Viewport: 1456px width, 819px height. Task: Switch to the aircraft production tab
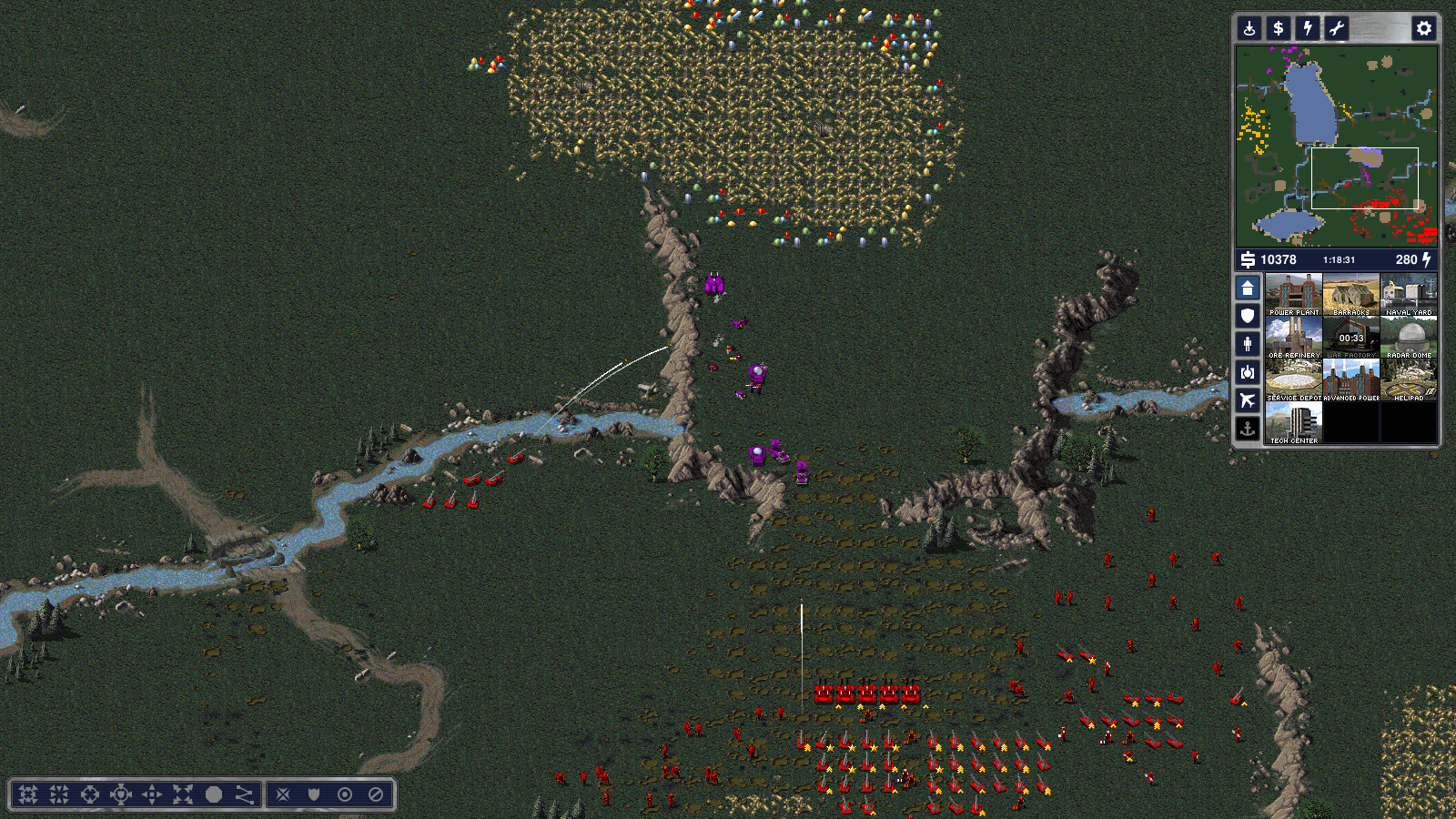point(1248,400)
